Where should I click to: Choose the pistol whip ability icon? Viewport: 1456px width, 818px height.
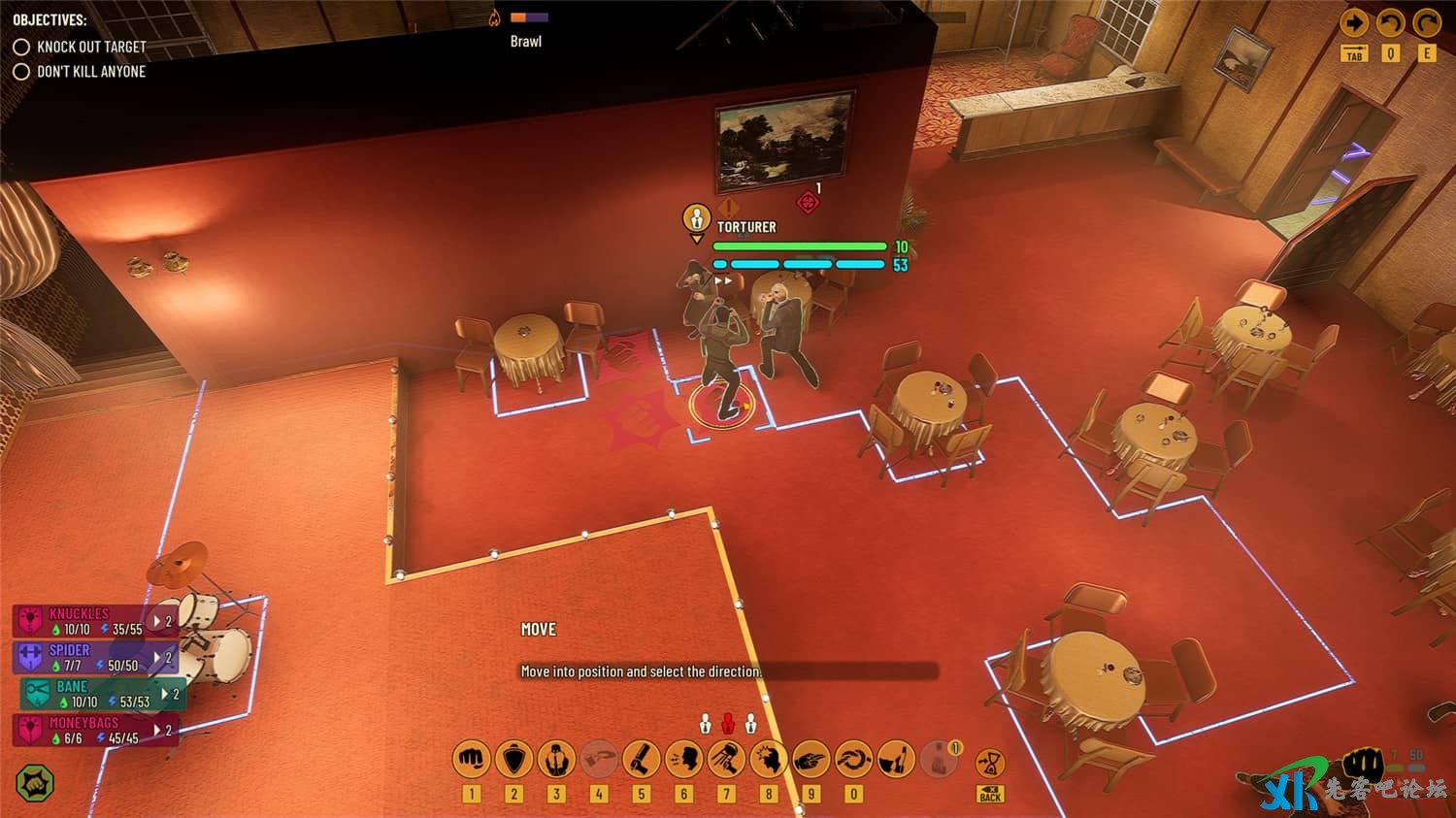click(641, 759)
